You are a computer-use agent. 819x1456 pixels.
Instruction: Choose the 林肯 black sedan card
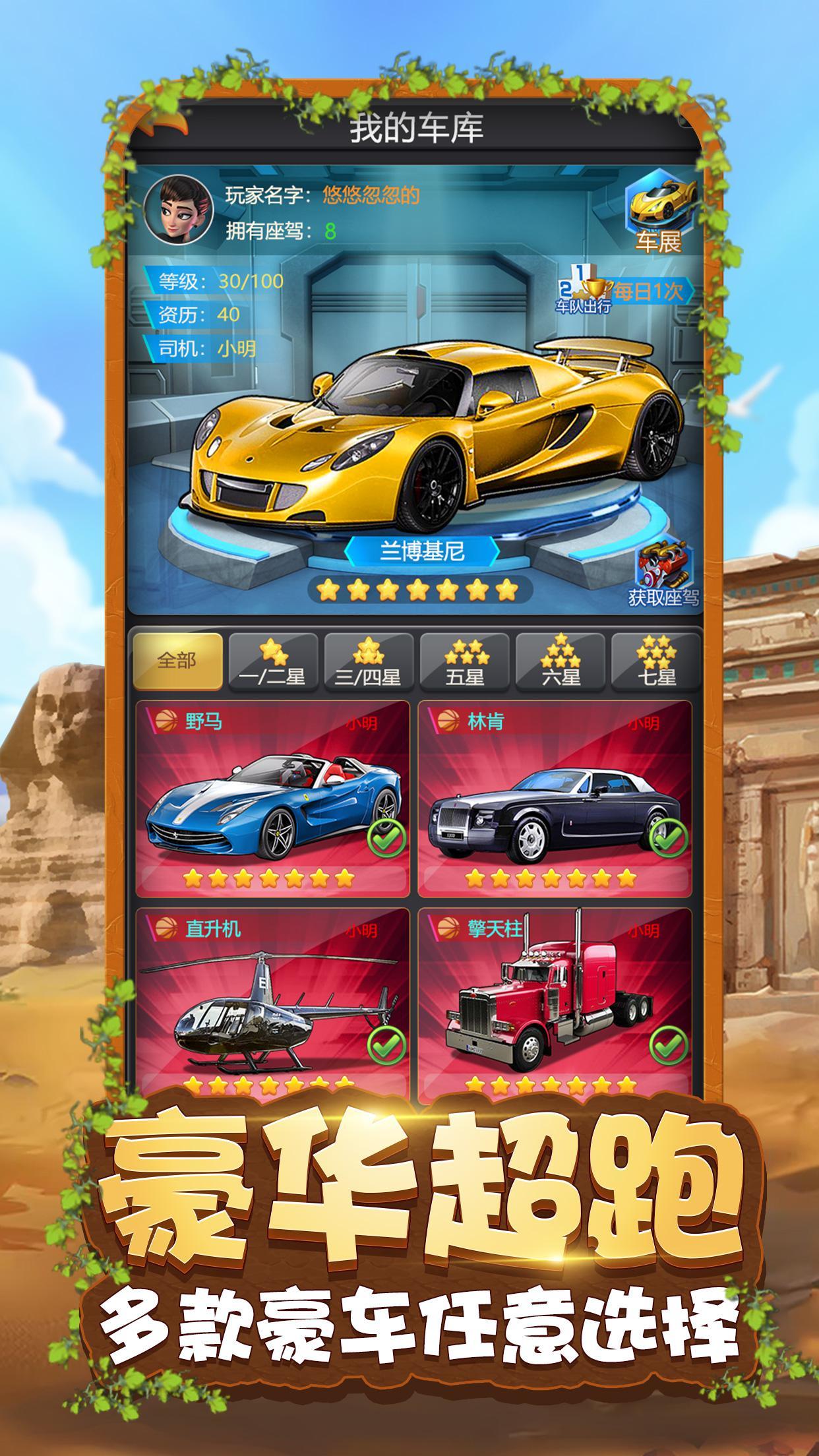[x=555, y=799]
